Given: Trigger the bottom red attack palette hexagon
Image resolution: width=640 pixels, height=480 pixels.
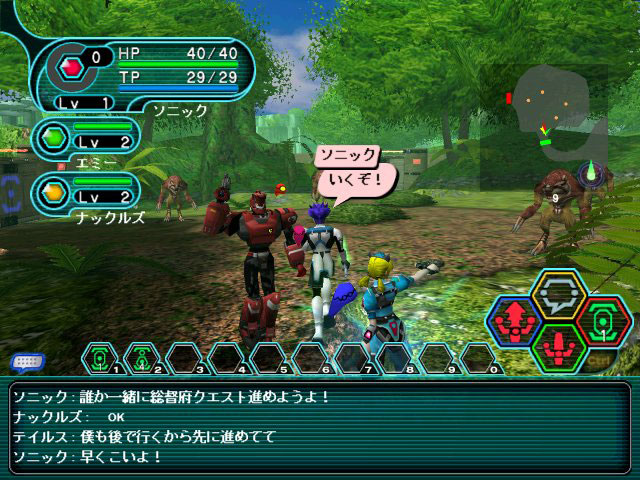Looking at the screenshot, I should click(559, 347).
